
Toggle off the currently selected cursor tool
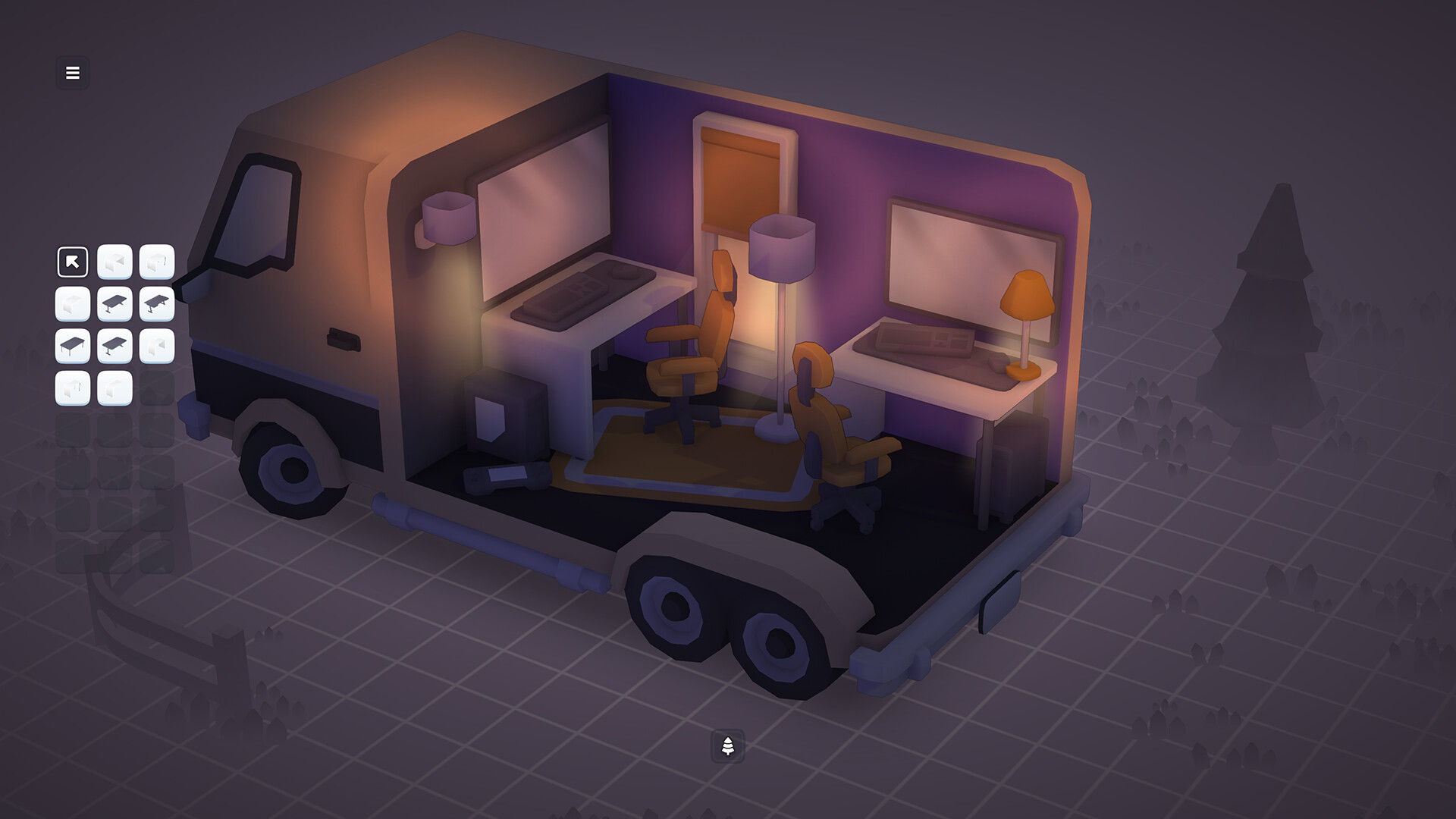coord(72,262)
